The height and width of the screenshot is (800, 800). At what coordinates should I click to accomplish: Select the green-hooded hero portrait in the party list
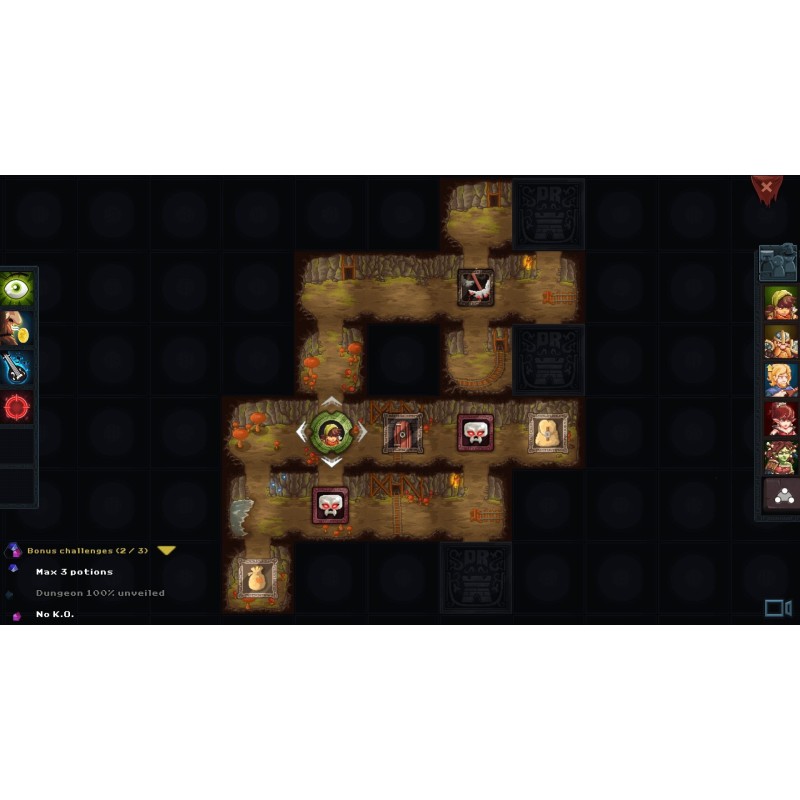(x=780, y=302)
